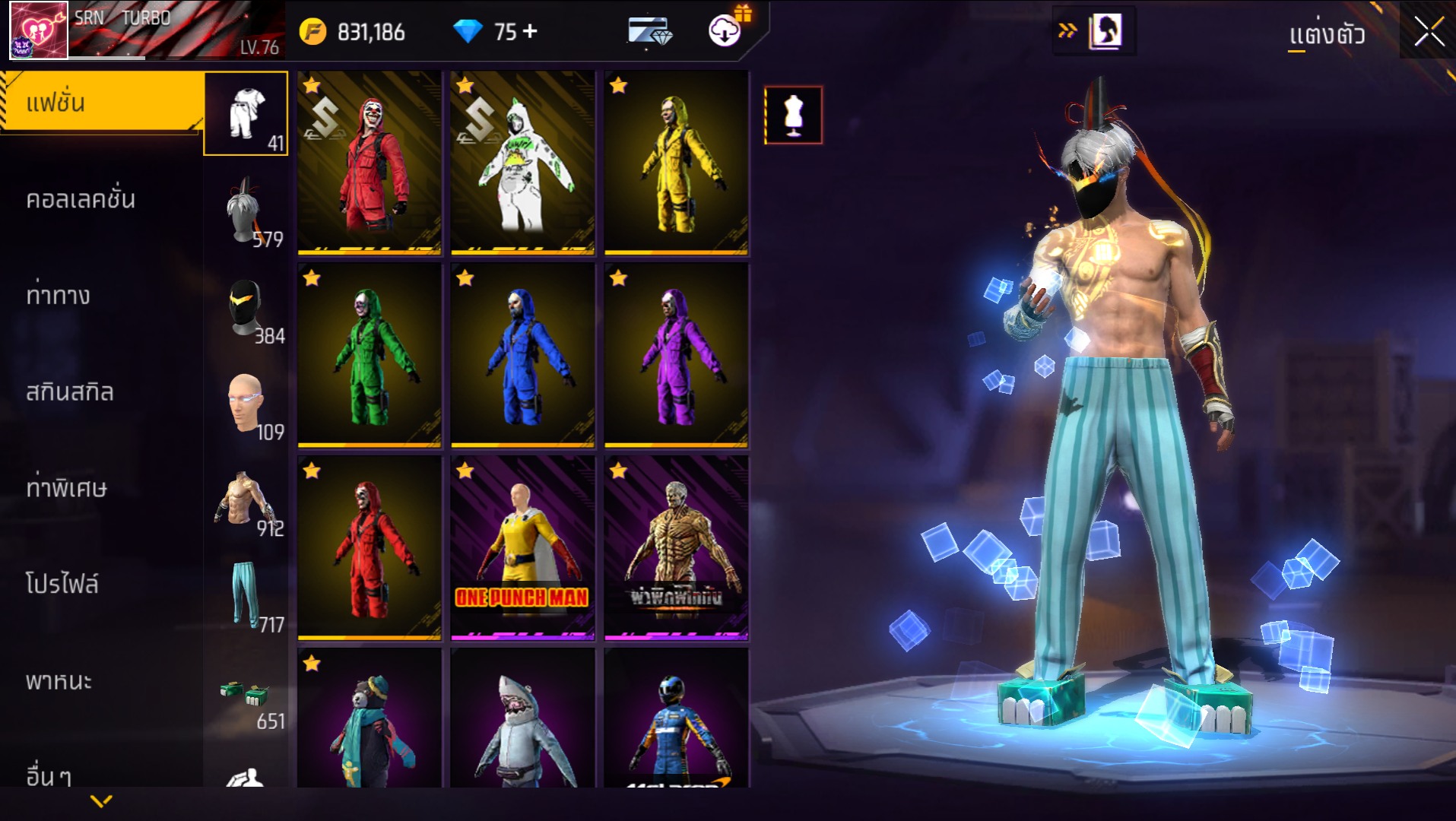Switch to the พาหนะ category

tap(59, 680)
